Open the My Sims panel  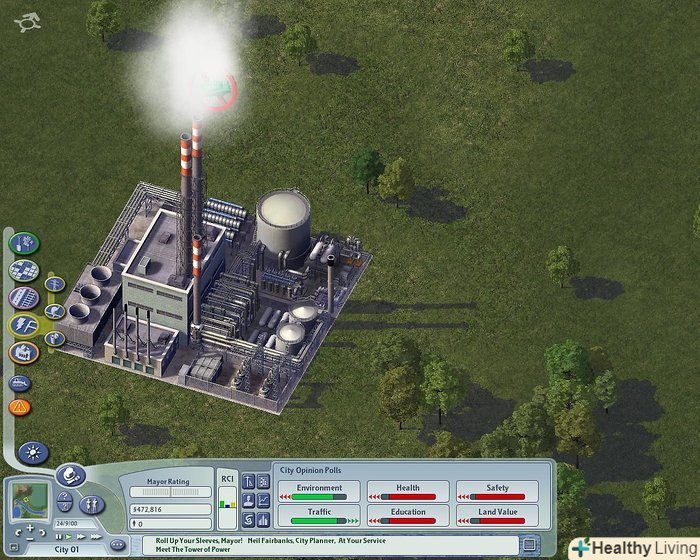pyautogui.click(x=91, y=503)
